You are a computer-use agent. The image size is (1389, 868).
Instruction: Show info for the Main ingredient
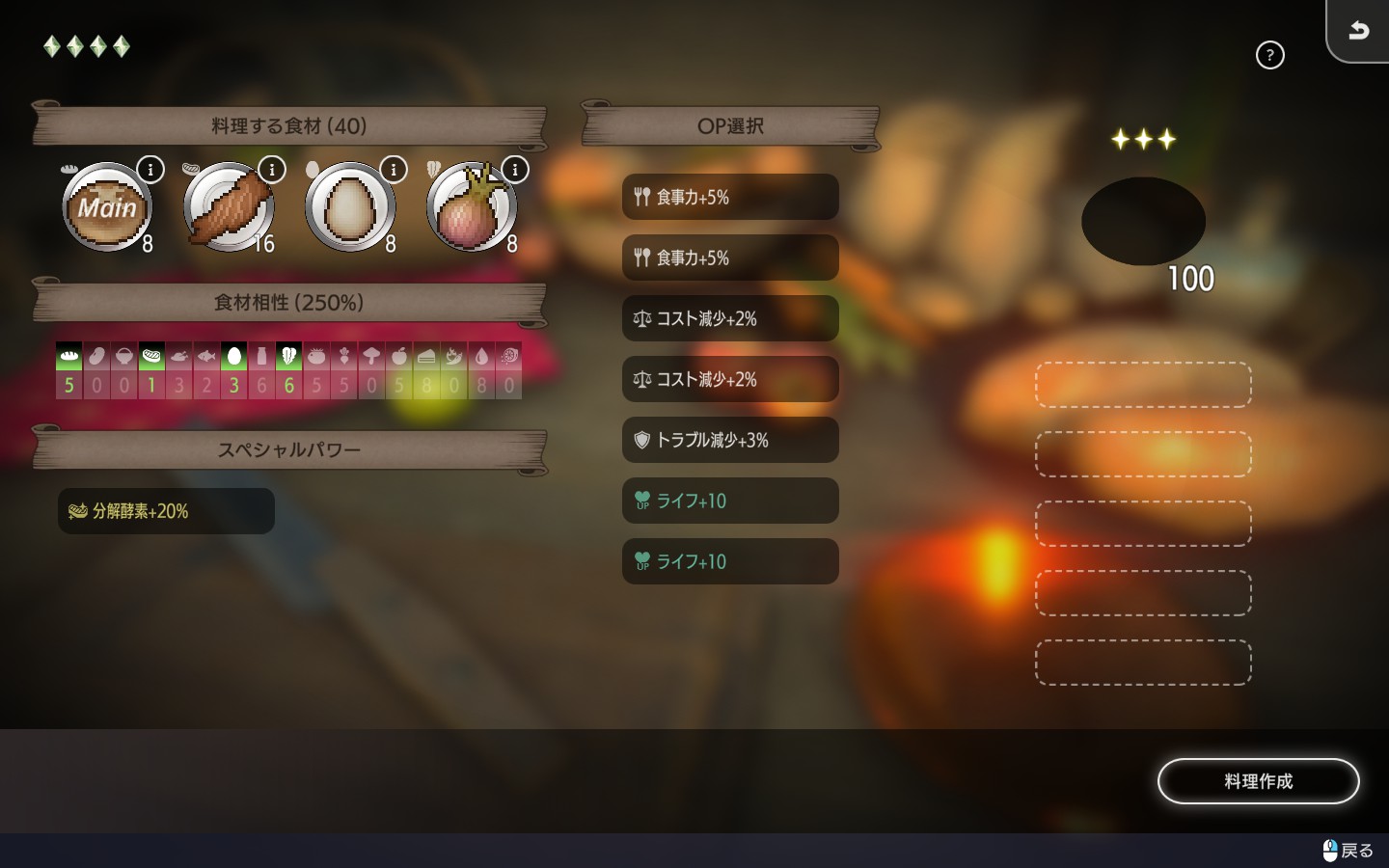coord(150,170)
